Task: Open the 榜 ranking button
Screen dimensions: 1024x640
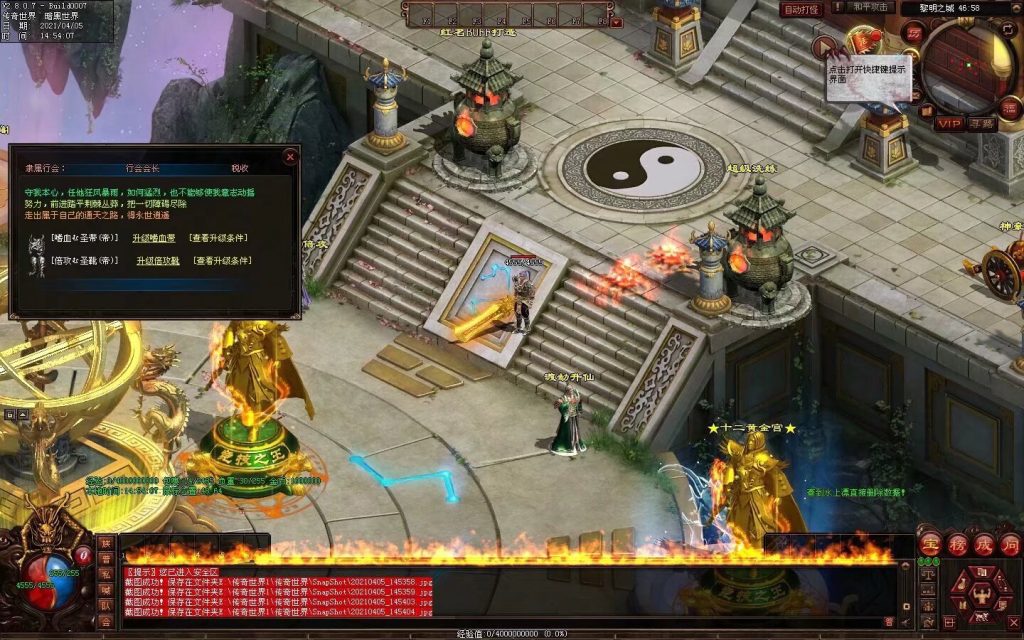Action: pyautogui.click(x=957, y=545)
